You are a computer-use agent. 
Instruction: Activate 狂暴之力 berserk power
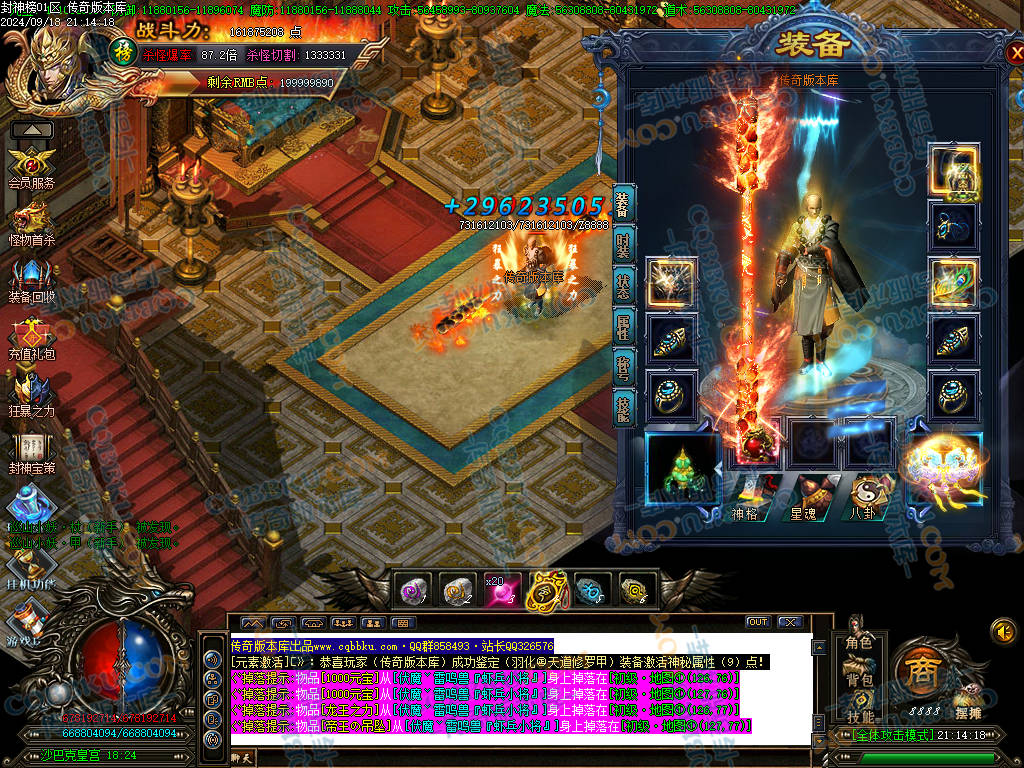[31, 395]
